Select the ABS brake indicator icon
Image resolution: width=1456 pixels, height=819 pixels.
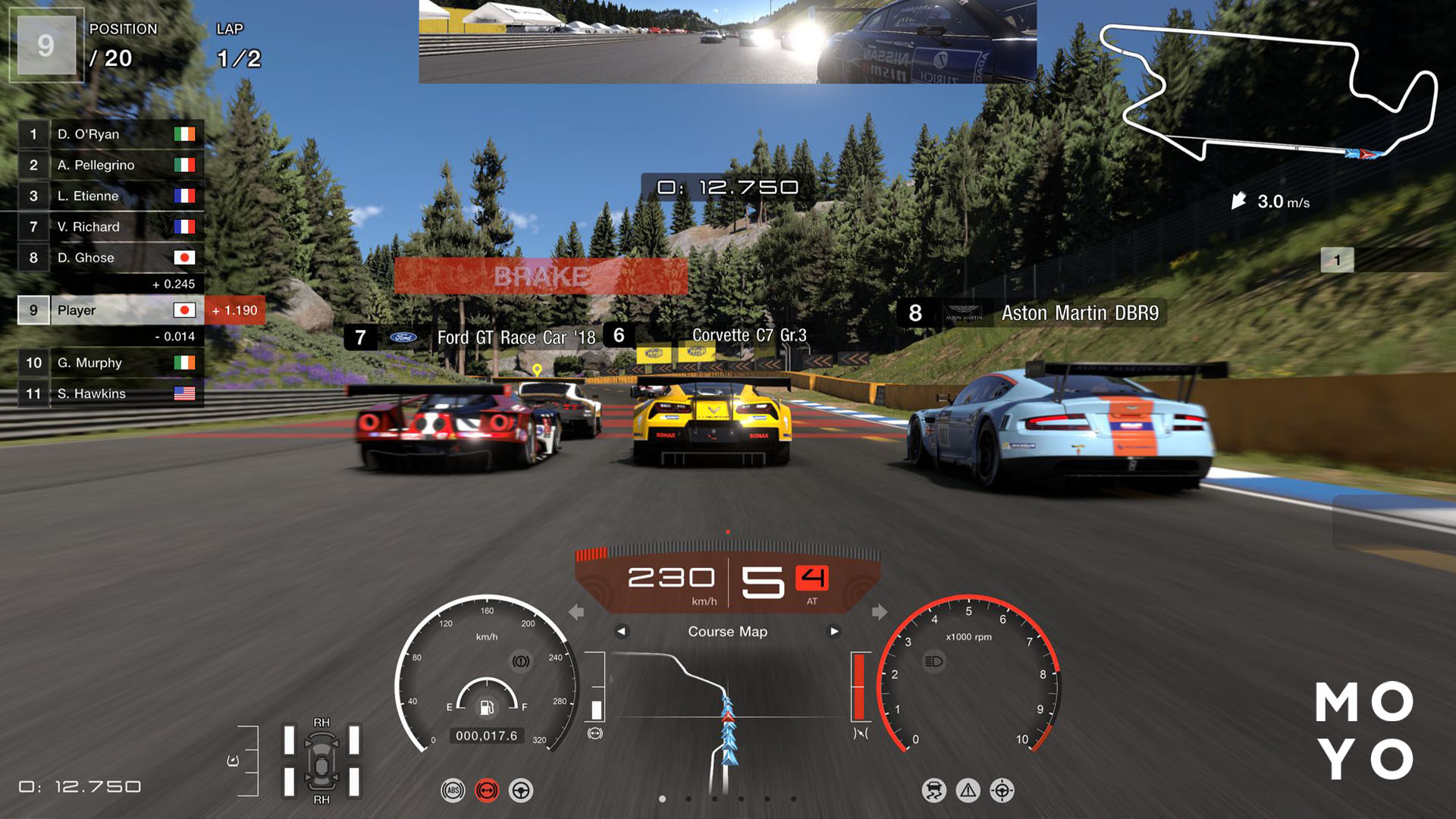453,790
